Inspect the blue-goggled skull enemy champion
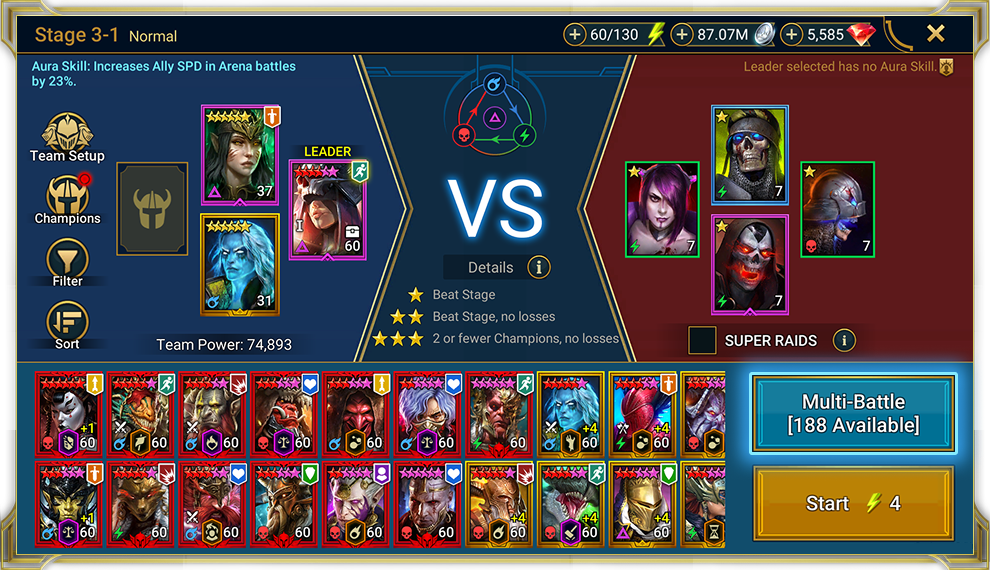 (x=750, y=154)
